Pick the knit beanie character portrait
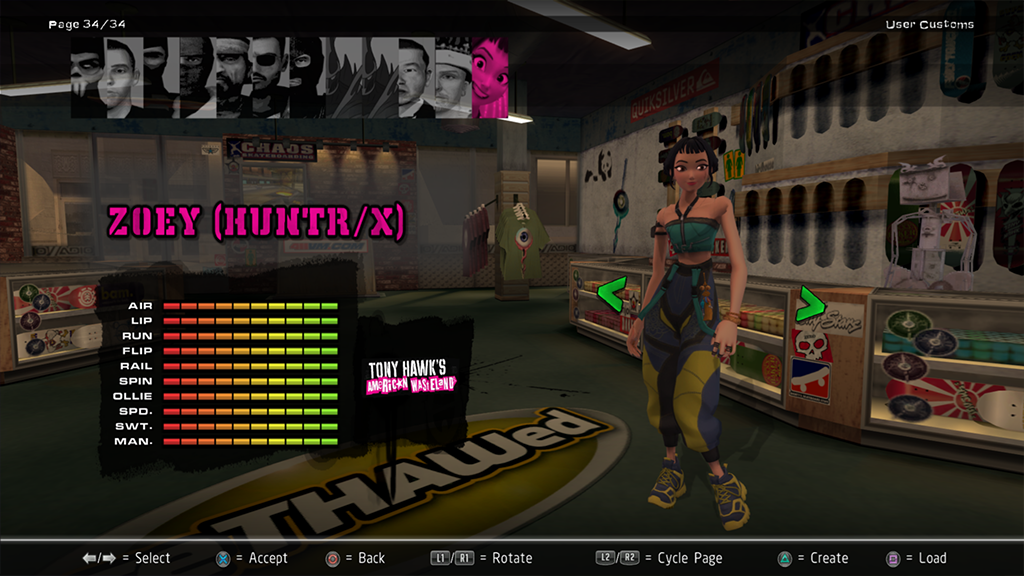This screenshot has width=1024, height=576. (x=452, y=78)
